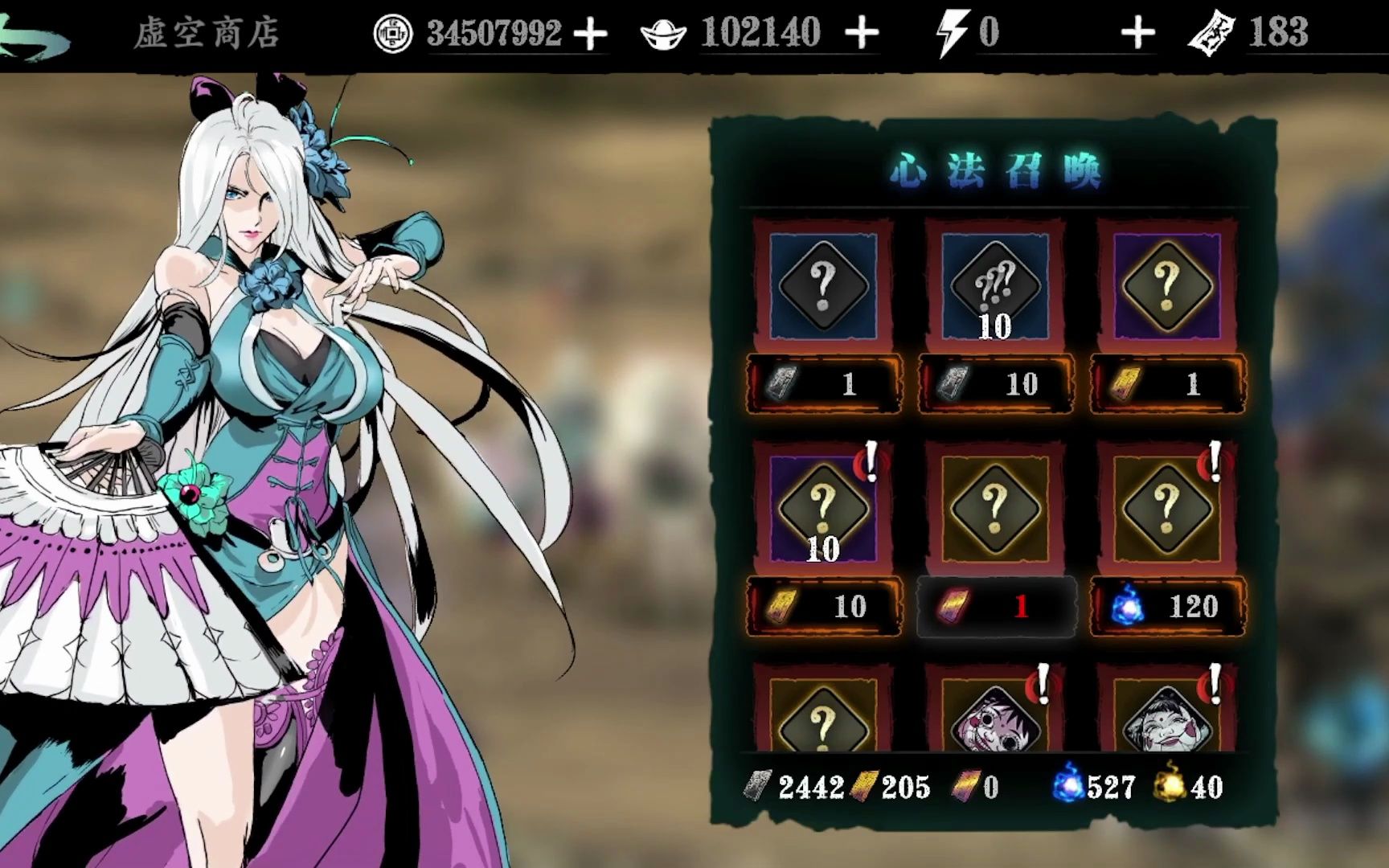The image size is (1389, 868).
Task: Add more copper coins with the plus
Action: (591, 35)
